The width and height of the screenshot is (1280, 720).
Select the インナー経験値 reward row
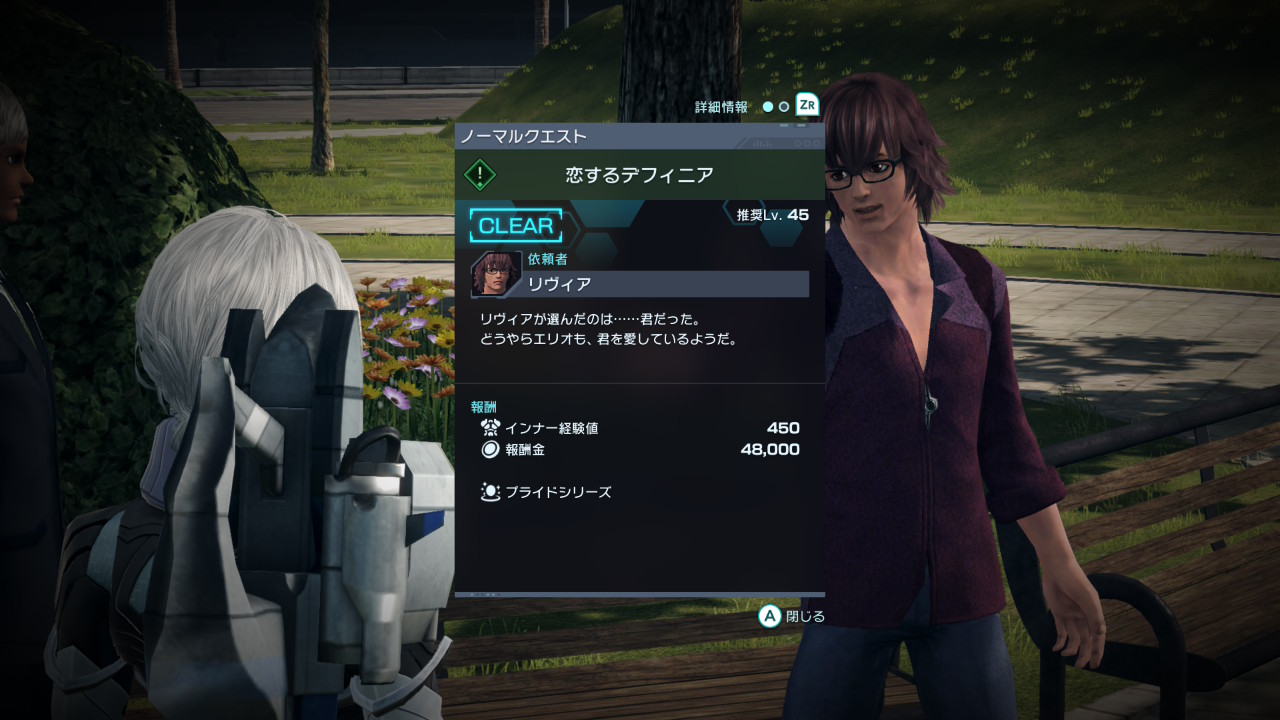(640, 428)
